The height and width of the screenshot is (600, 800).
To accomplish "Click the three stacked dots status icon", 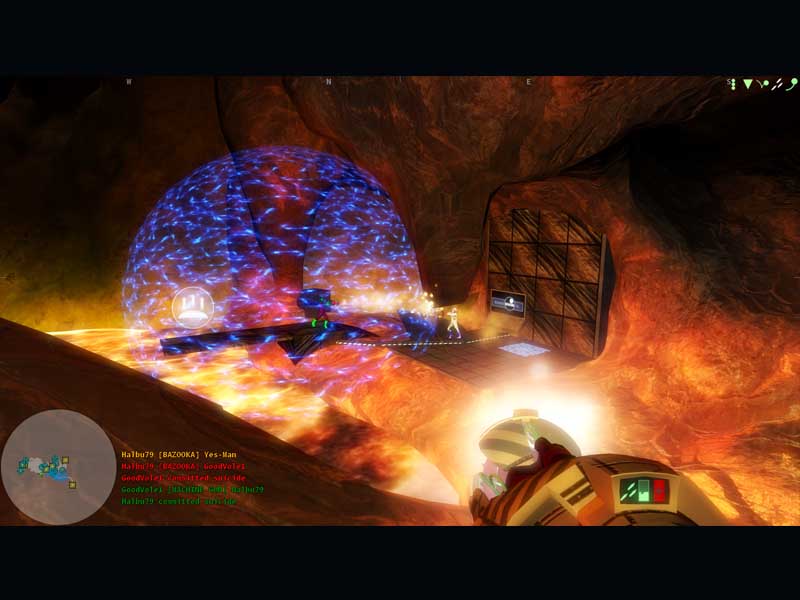I will click(732, 85).
